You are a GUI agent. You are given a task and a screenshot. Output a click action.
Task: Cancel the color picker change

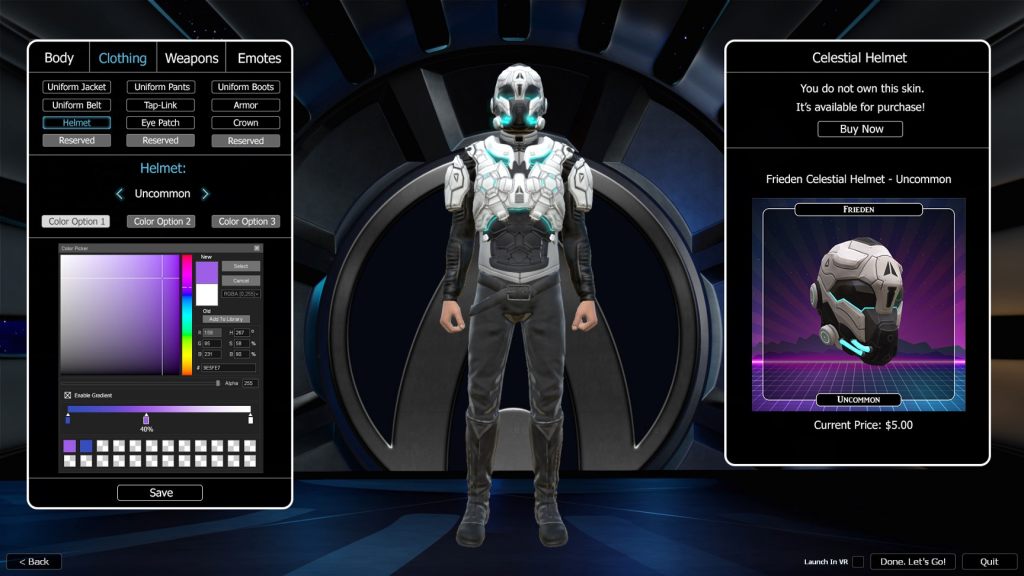[240, 280]
